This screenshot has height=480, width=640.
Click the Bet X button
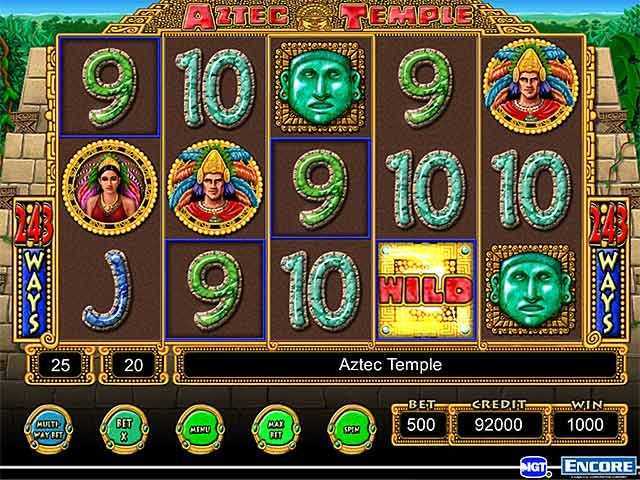tap(123, 426)
